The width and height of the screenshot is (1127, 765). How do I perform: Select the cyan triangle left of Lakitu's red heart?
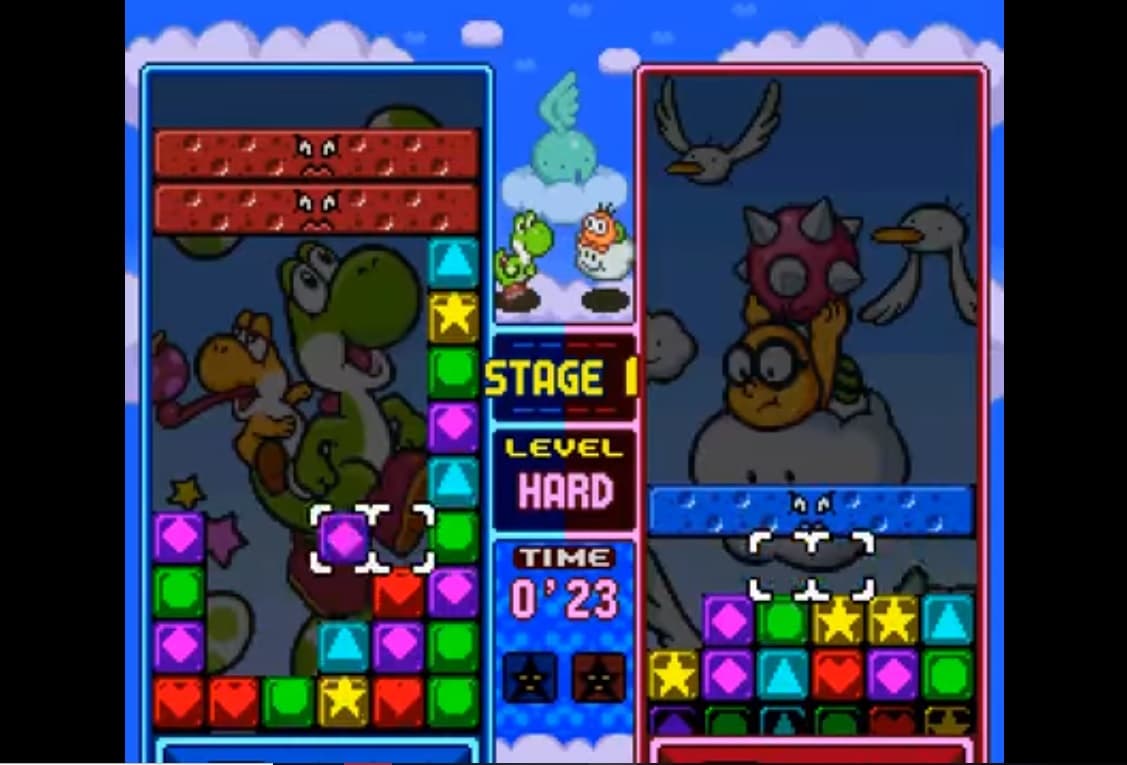783,674
